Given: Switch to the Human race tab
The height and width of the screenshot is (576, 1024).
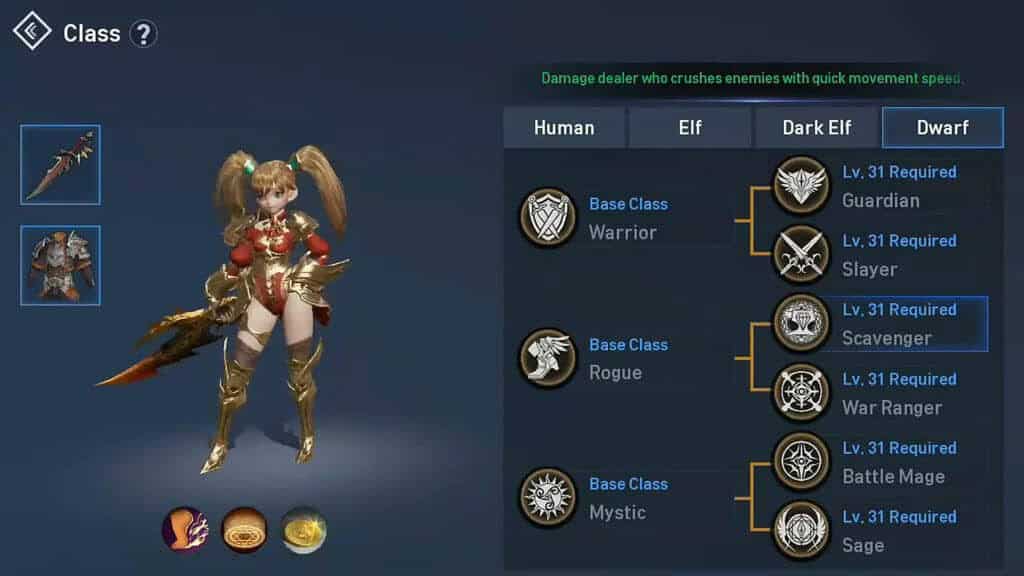Looking at the screenshot, I should click(564, 128).
